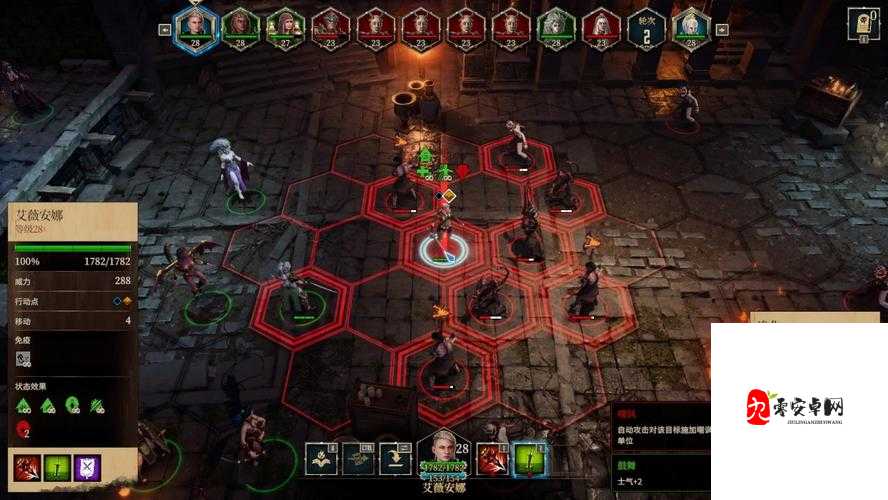
Task: Activate the red slash attack skill on action bar
Action: tap(492, 458)
